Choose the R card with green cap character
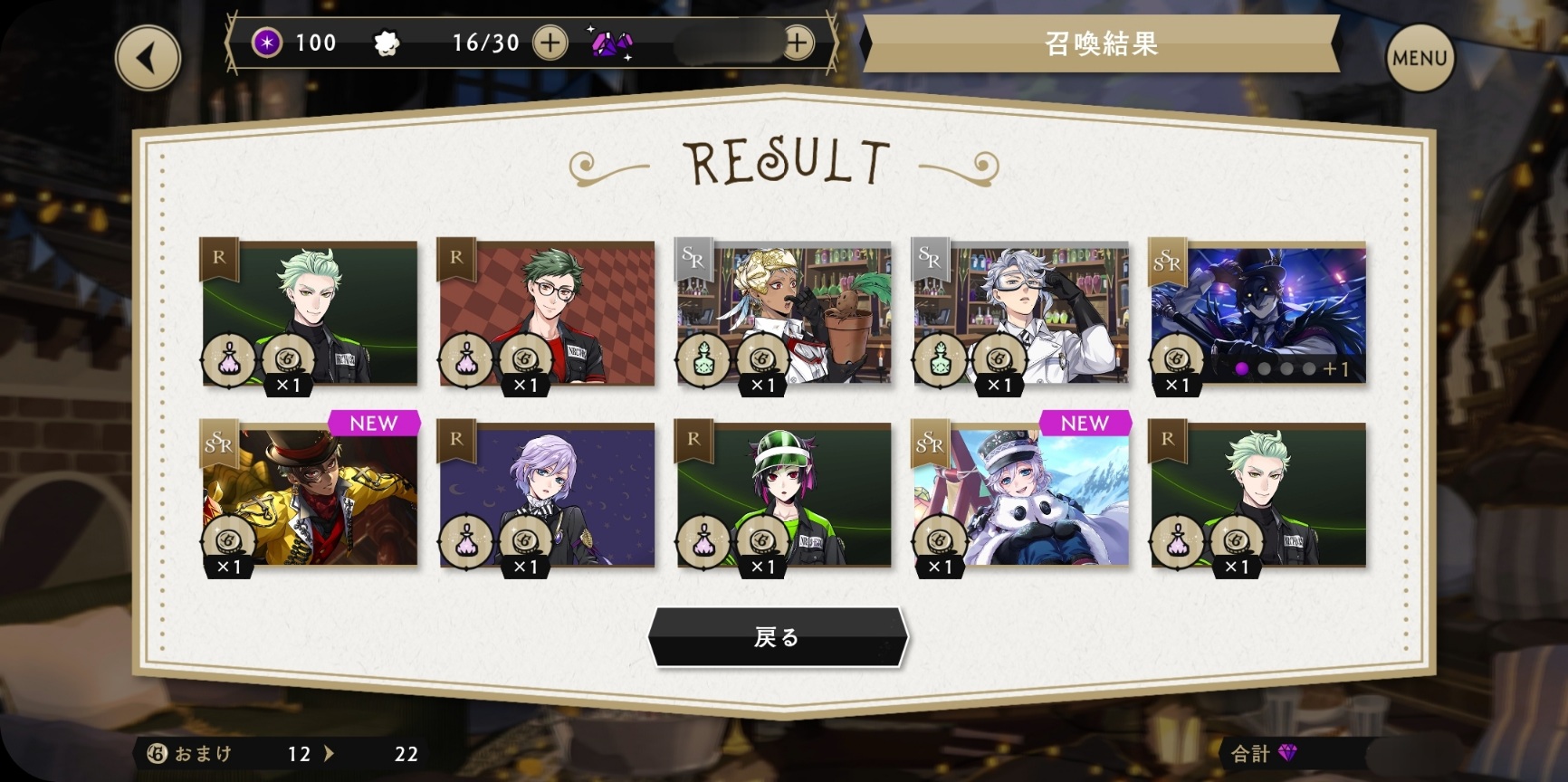The image size is (1568, 782). coord(784,495)
